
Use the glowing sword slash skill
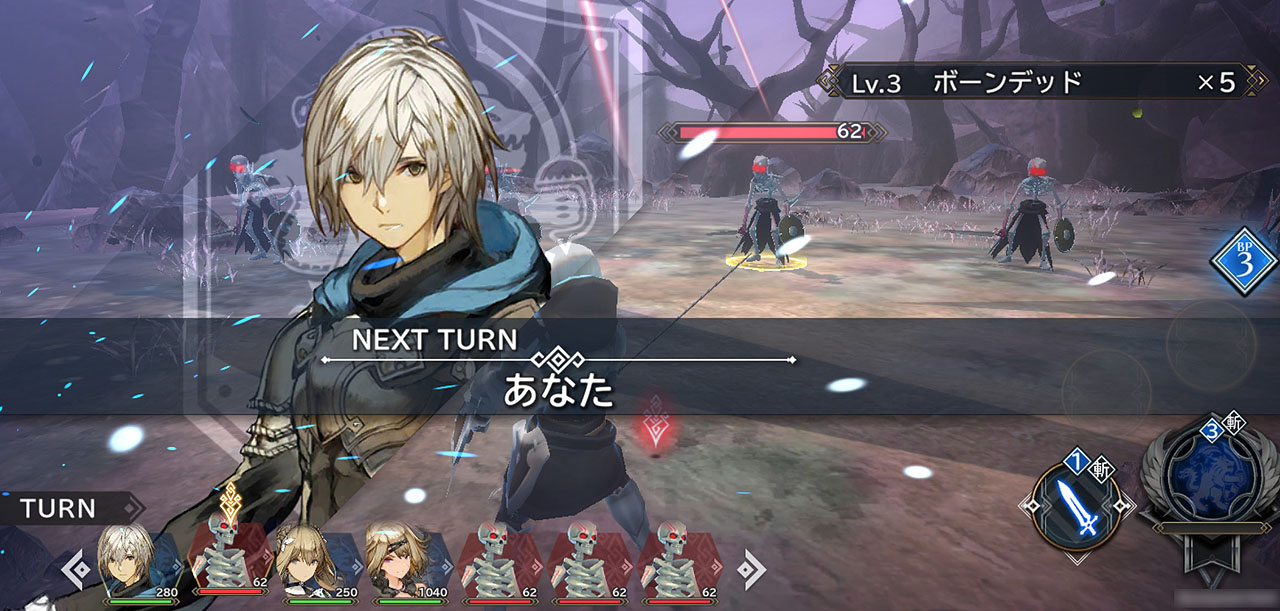1077,508
